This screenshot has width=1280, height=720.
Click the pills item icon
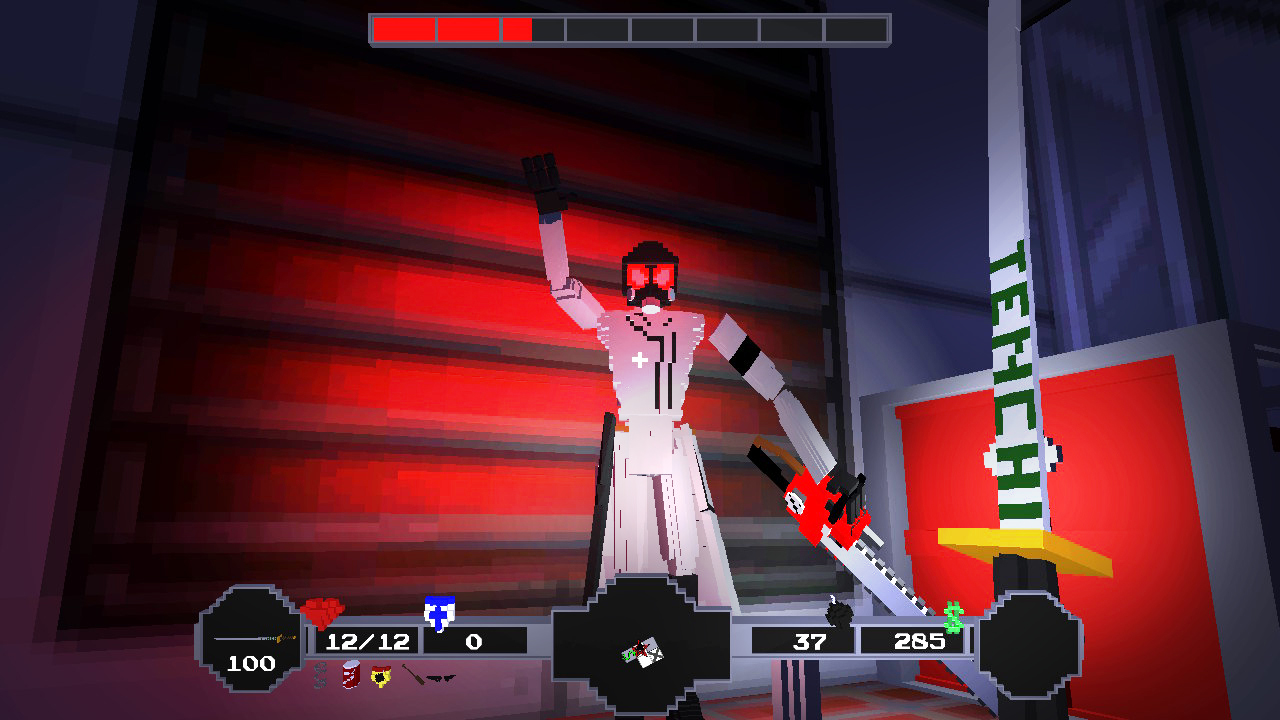click(319, 676)
